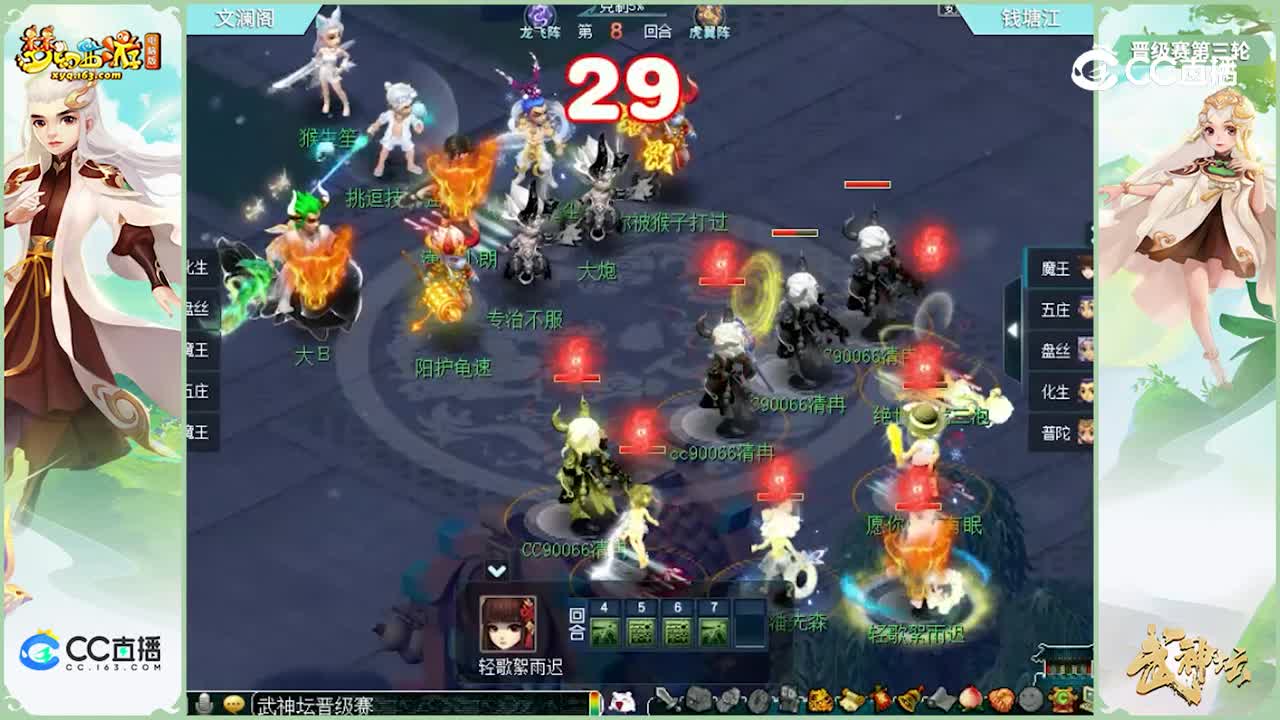
Task: Click the white cat emote icon
Action: click(x=624, y=704)
